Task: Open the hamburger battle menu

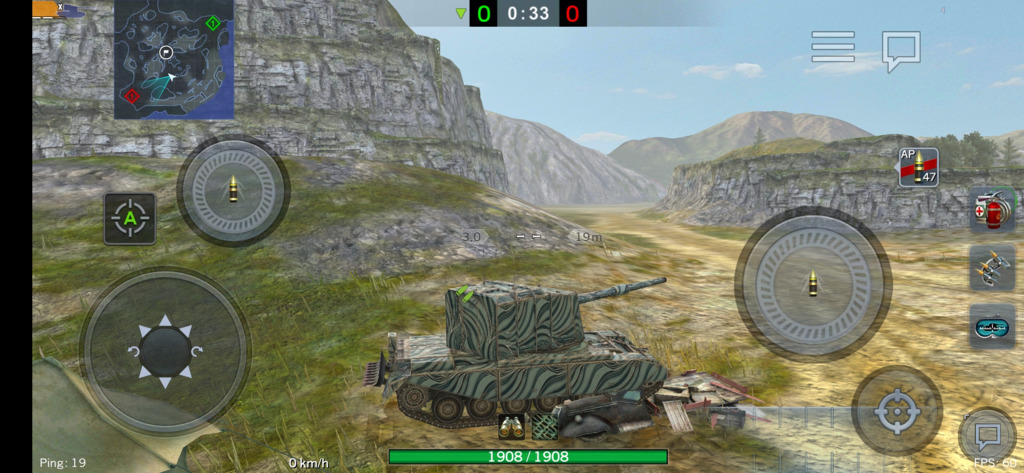Action: pos(833,46)
